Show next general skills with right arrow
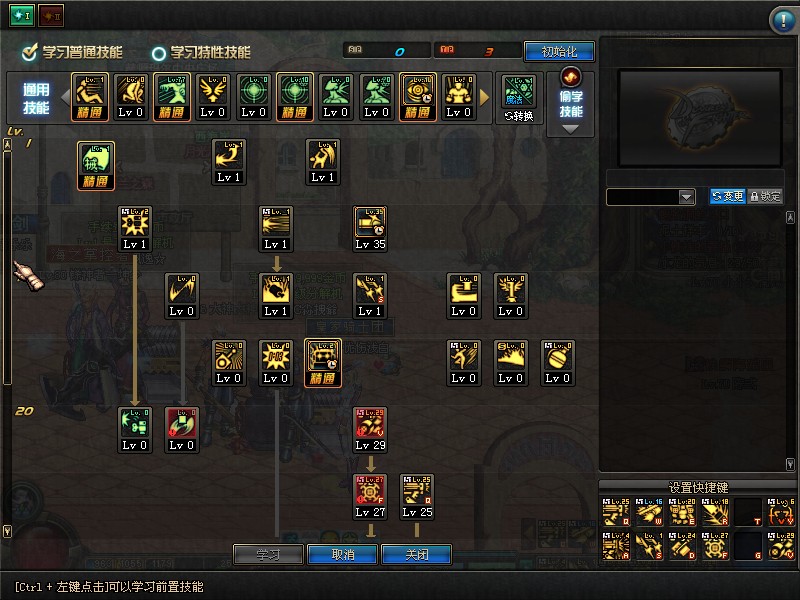The width and height of the screenshot is (800, 600). coord(486,97)
